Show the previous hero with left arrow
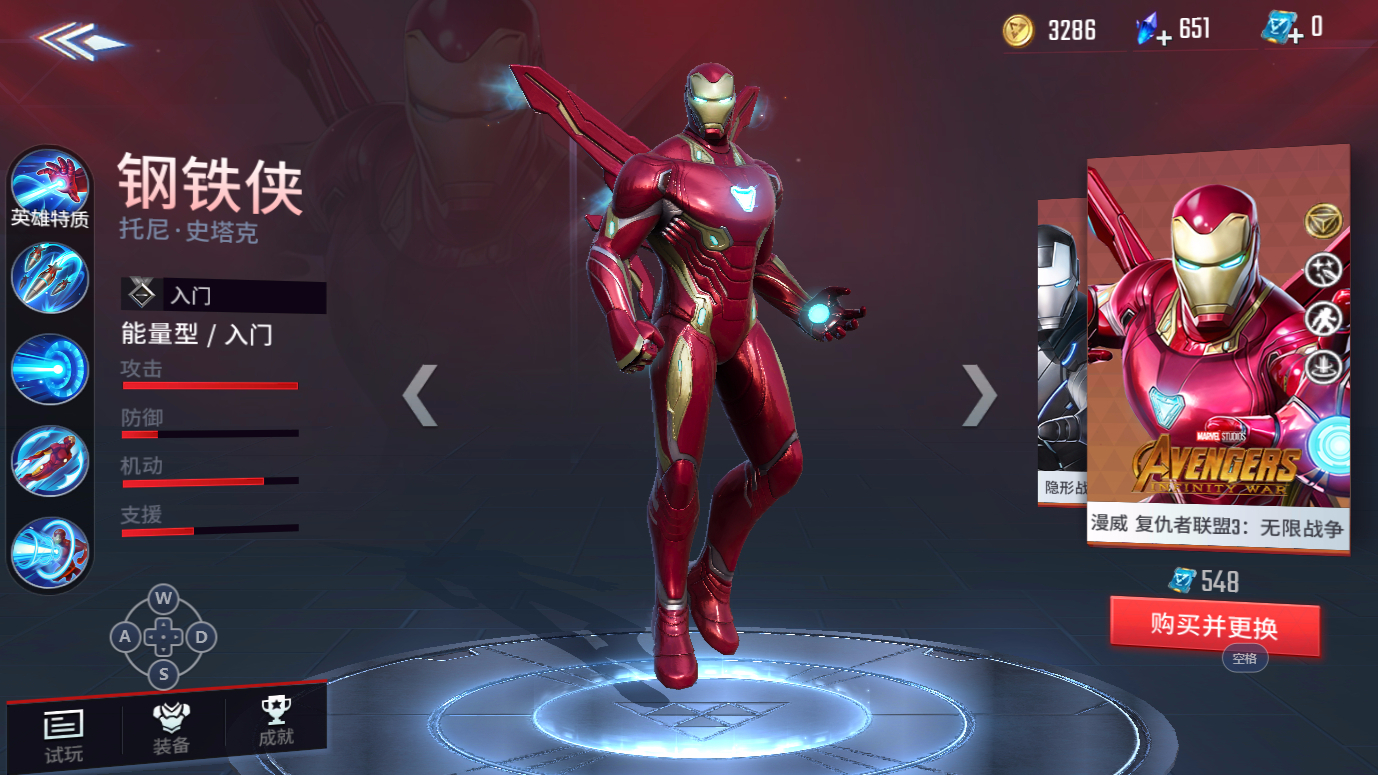 [420, 395]
